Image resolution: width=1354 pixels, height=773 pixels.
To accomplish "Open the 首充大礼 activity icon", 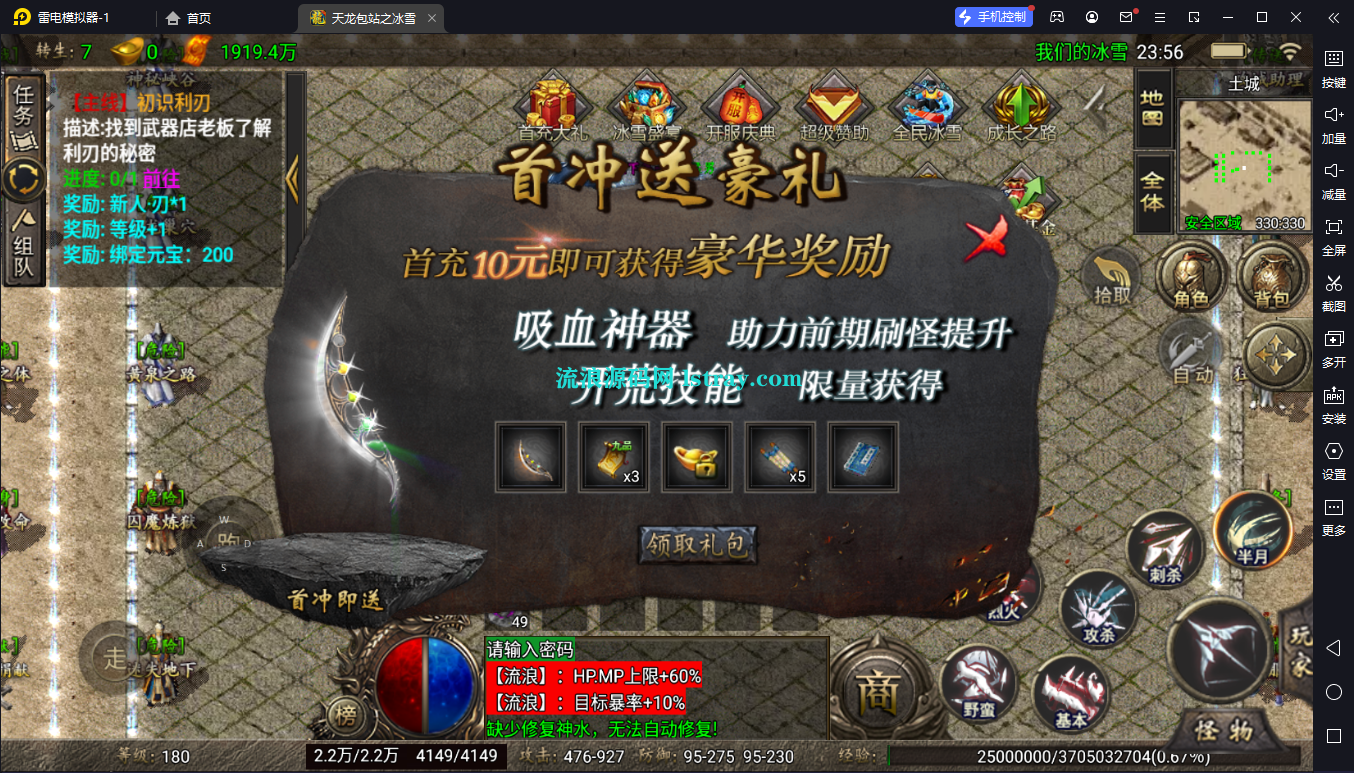I will point(553,105).
